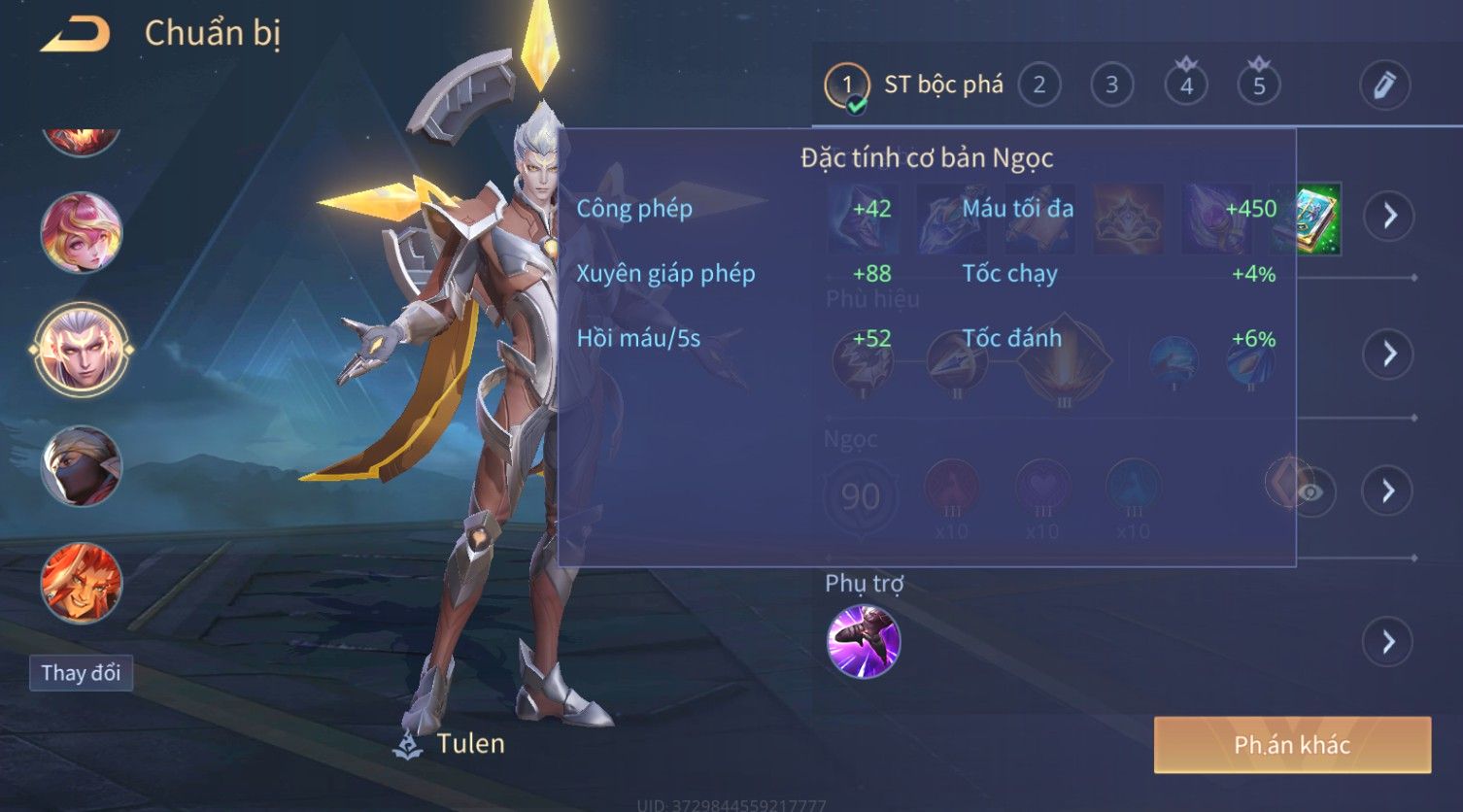The image size is (1463, 812).
Task: Edit the preset with the pencil icon
Action: [1384, 85]
